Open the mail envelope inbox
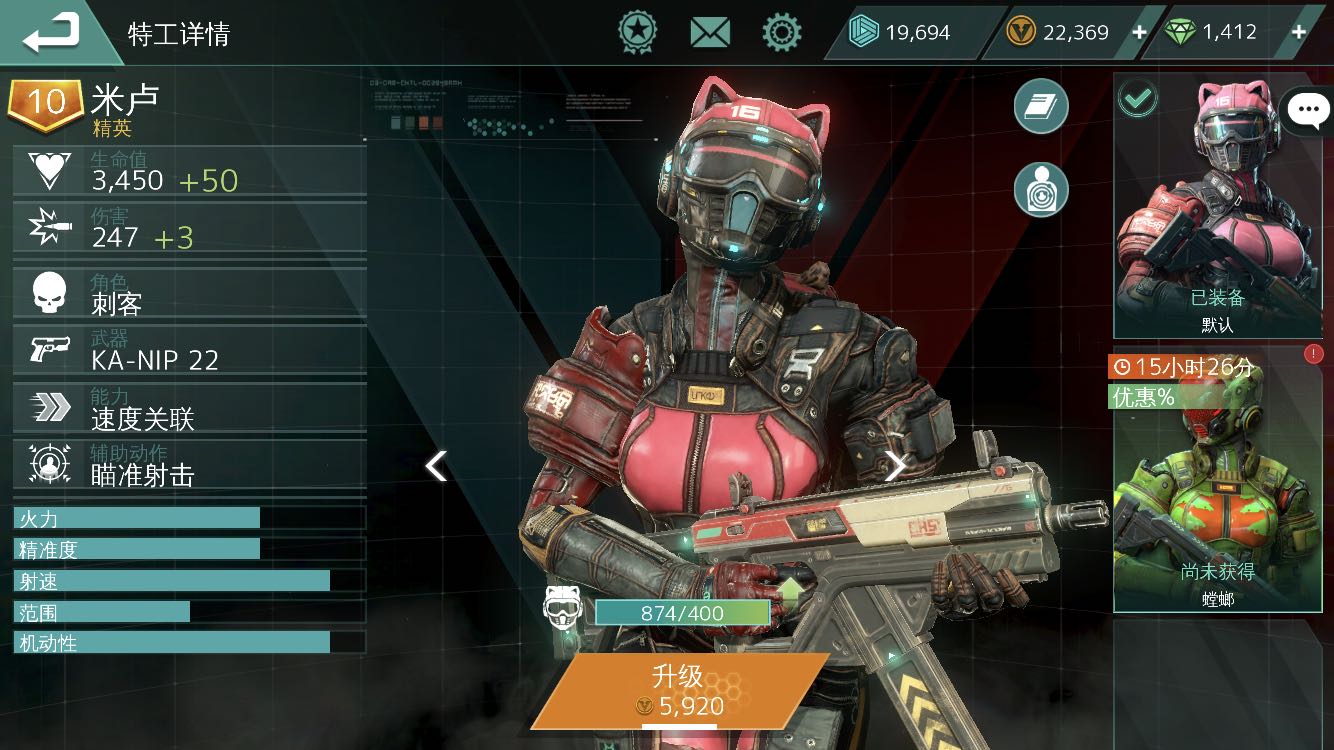 point(710,33)
